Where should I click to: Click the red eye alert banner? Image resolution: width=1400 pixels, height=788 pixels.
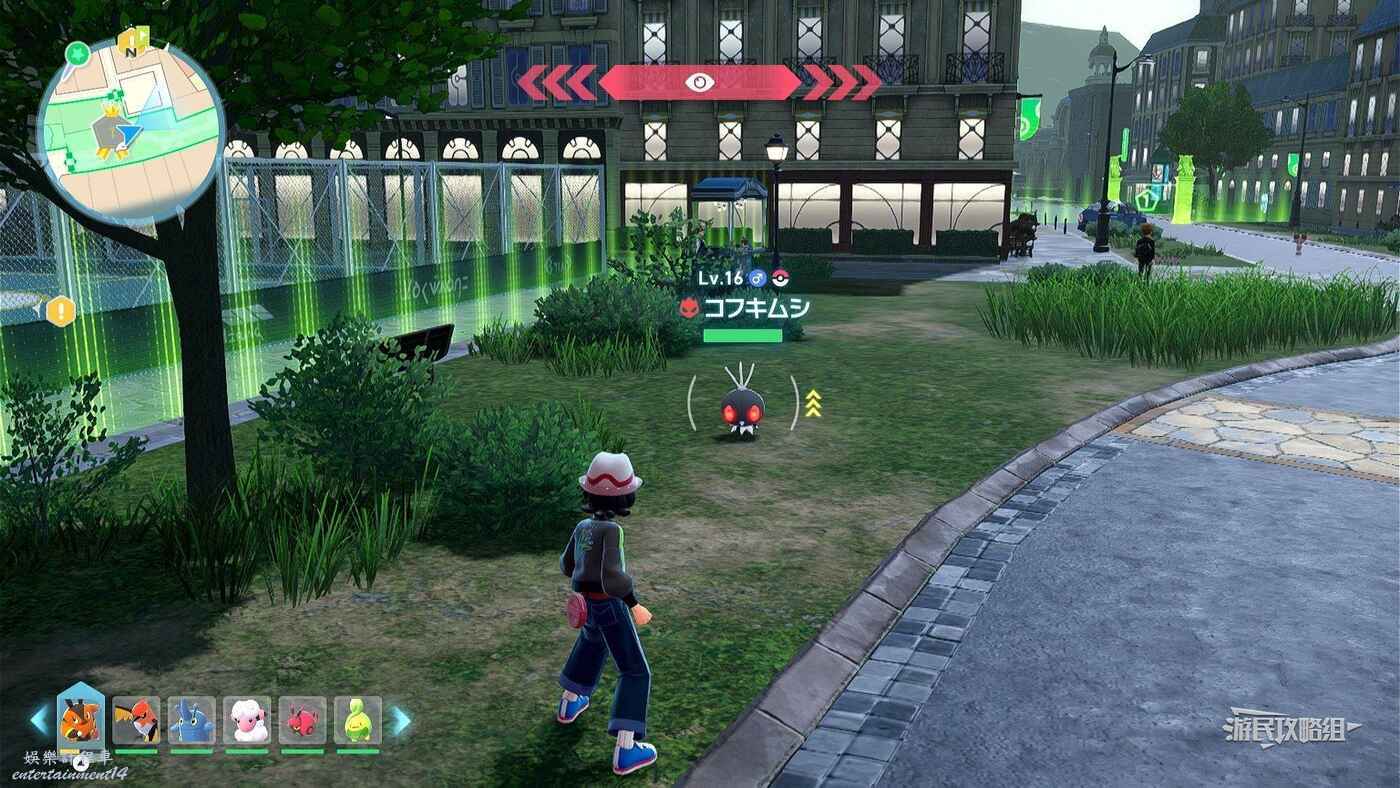(699, 82)
